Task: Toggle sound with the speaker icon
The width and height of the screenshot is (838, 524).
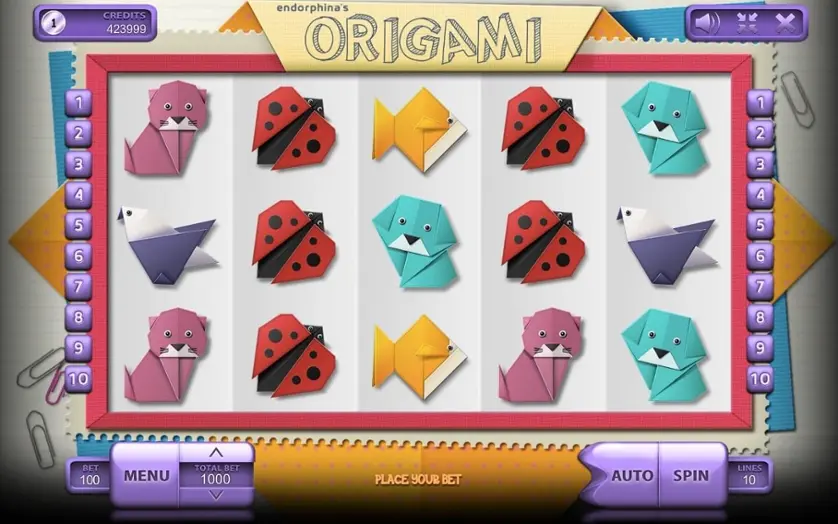Action: pyautogui.click(x=708, y=22)
